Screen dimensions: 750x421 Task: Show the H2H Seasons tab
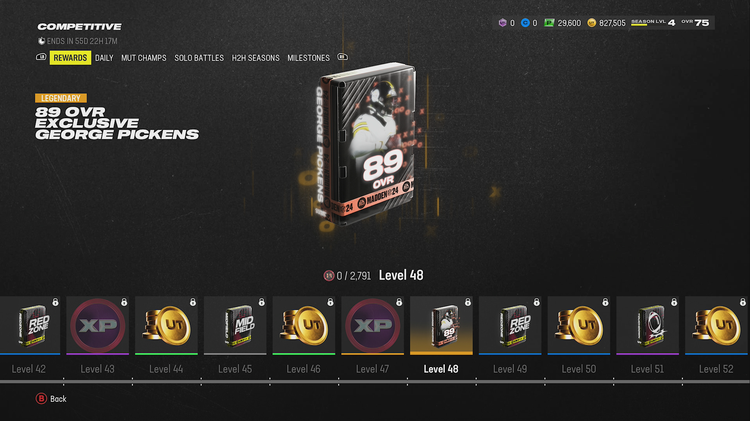pos(255,58)
